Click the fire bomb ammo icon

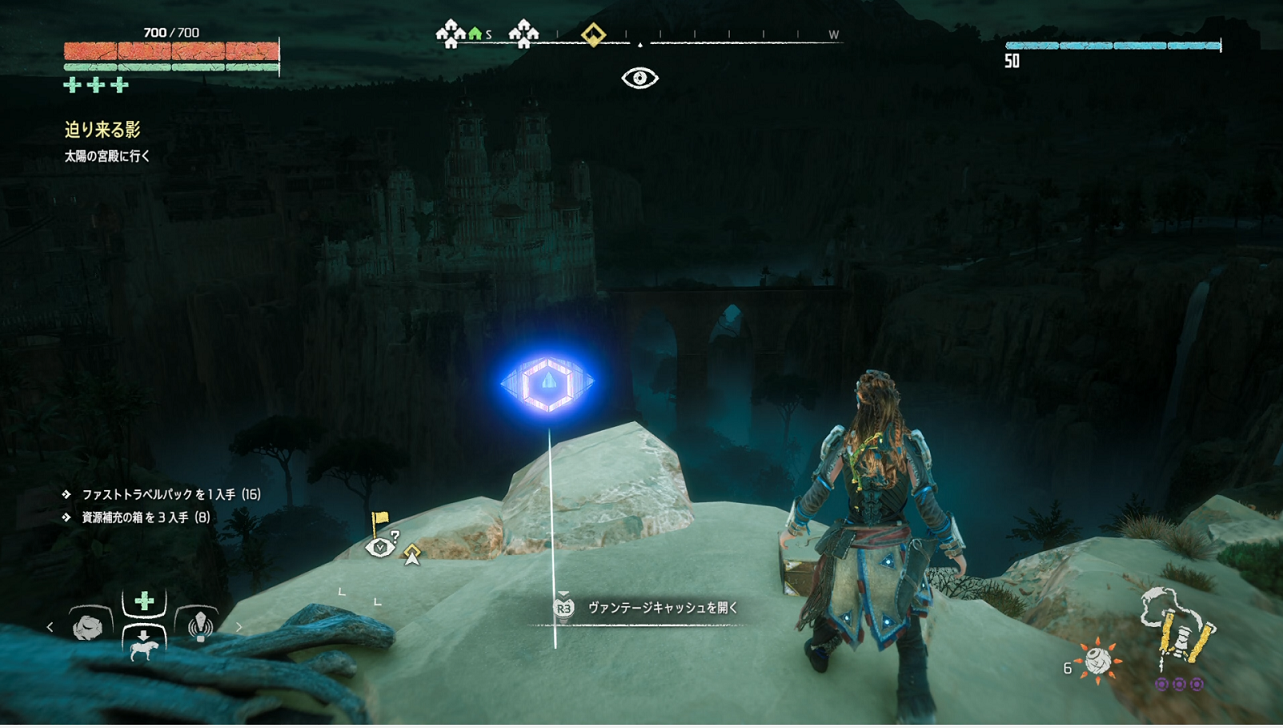(x=1099, y=661)
